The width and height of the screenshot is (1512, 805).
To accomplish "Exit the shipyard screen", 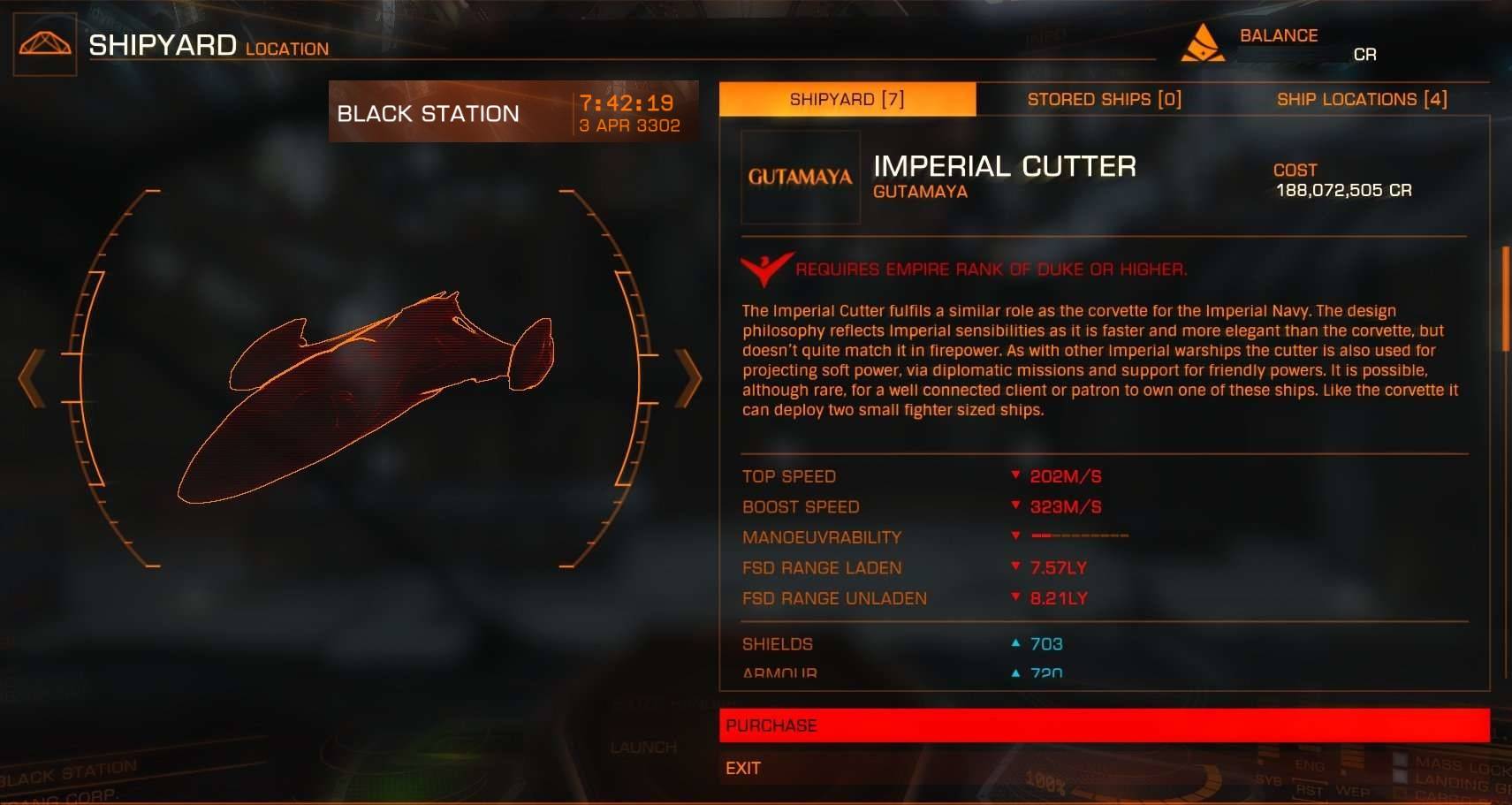I will pos(743,768).
